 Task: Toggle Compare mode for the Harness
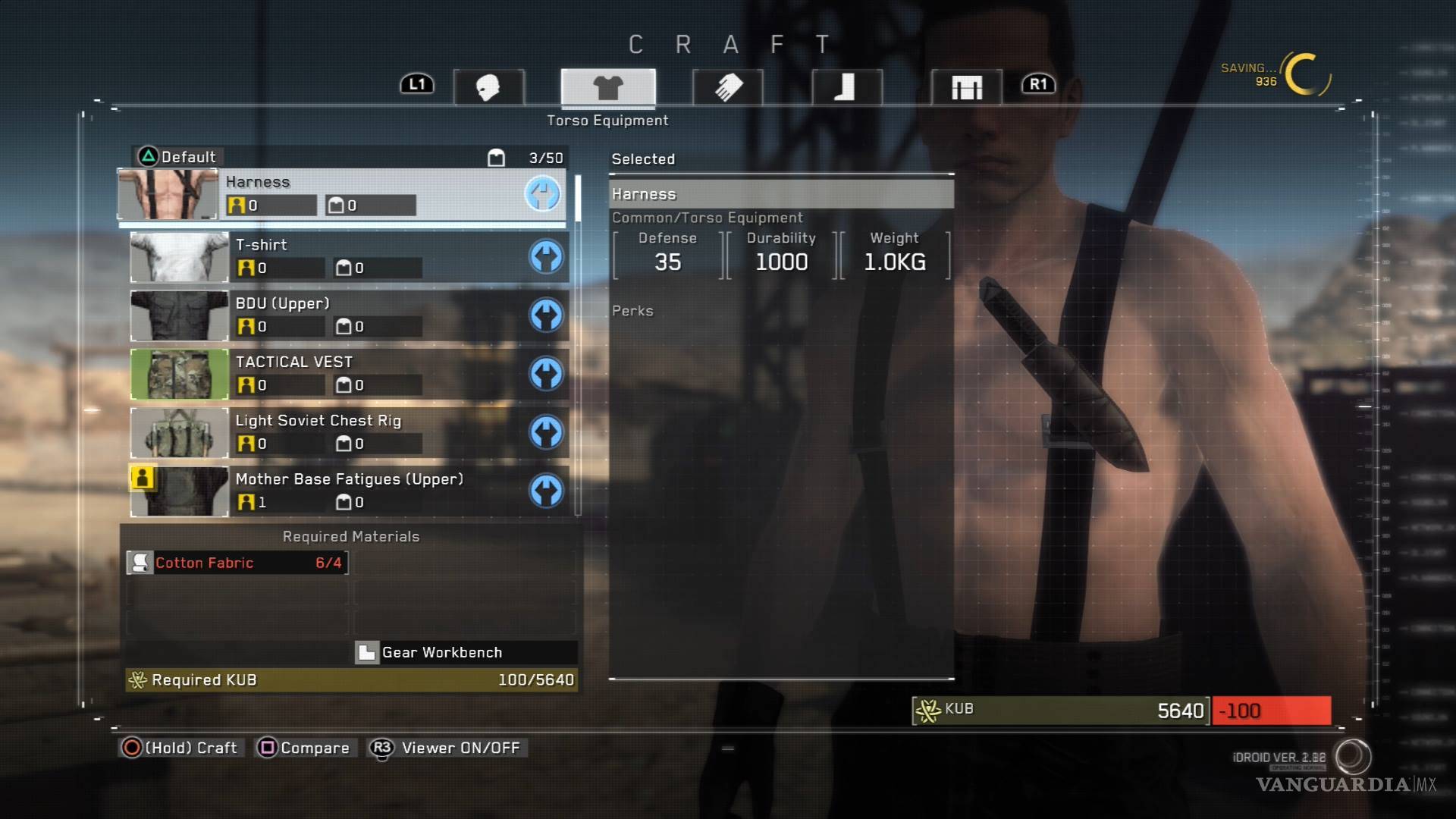point(303,748)
